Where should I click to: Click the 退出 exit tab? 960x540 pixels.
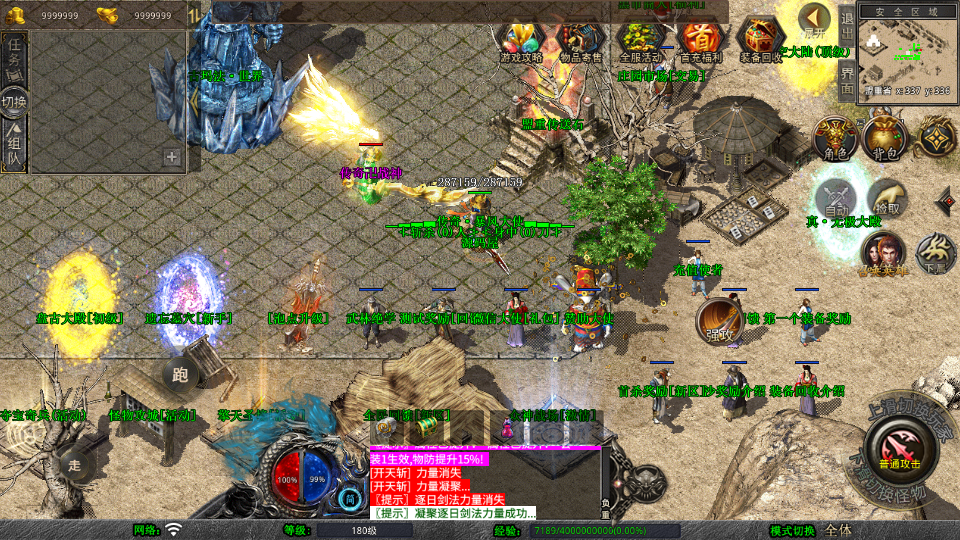pos(847,20)
